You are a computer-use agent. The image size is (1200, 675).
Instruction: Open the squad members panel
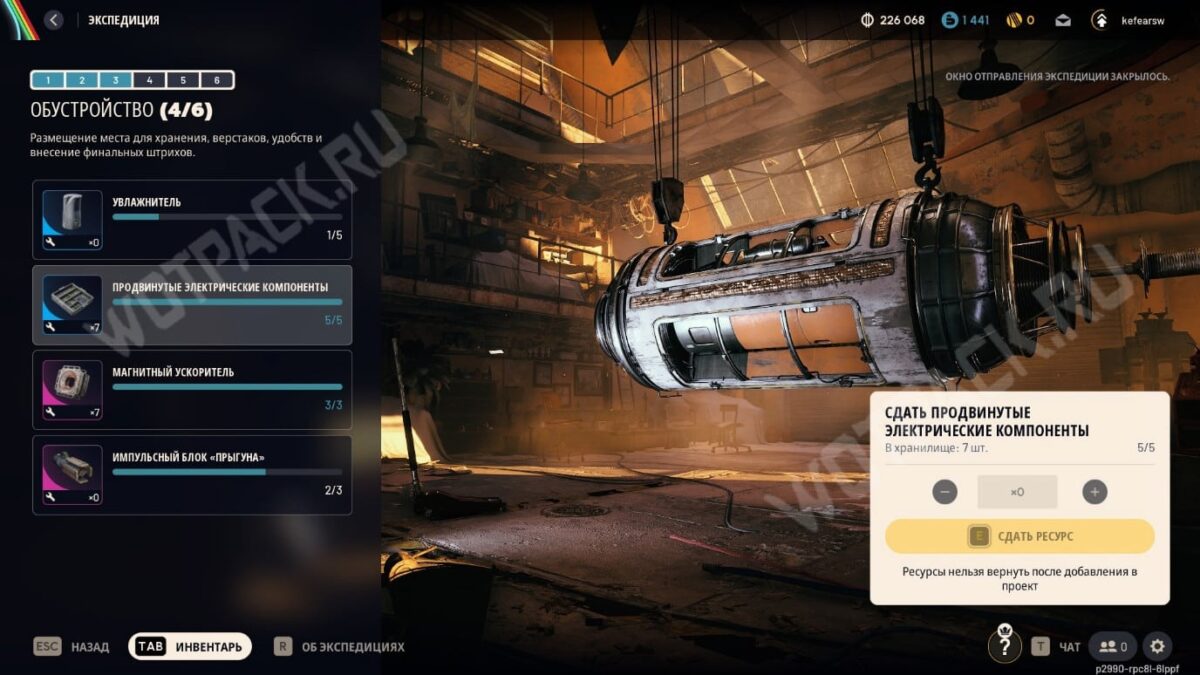point(1113,647)
